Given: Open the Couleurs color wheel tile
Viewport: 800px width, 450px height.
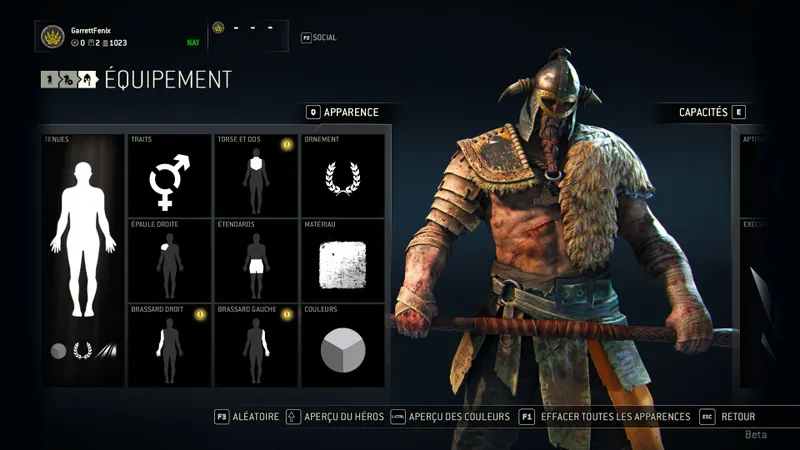Looking at the screenshot, I should [x=343, y=345].
